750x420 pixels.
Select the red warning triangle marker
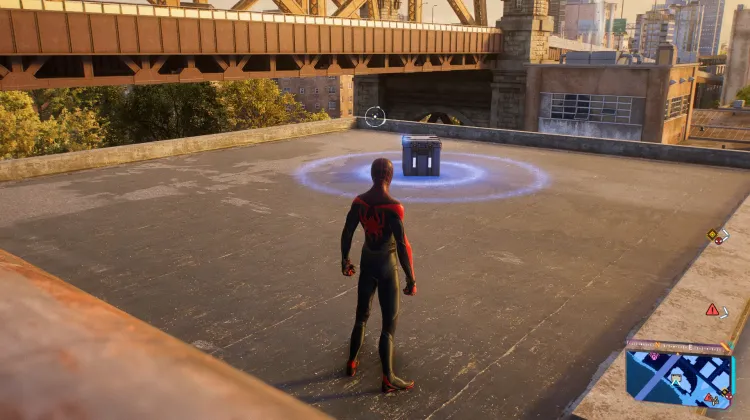(x=712, y=310)
